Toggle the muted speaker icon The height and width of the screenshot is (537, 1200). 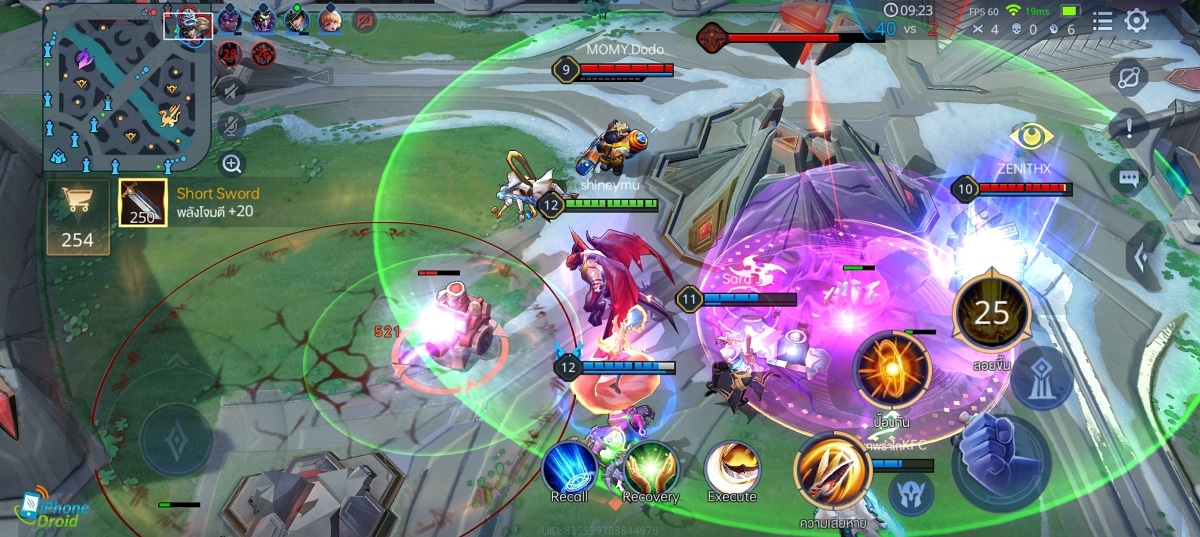232,92
